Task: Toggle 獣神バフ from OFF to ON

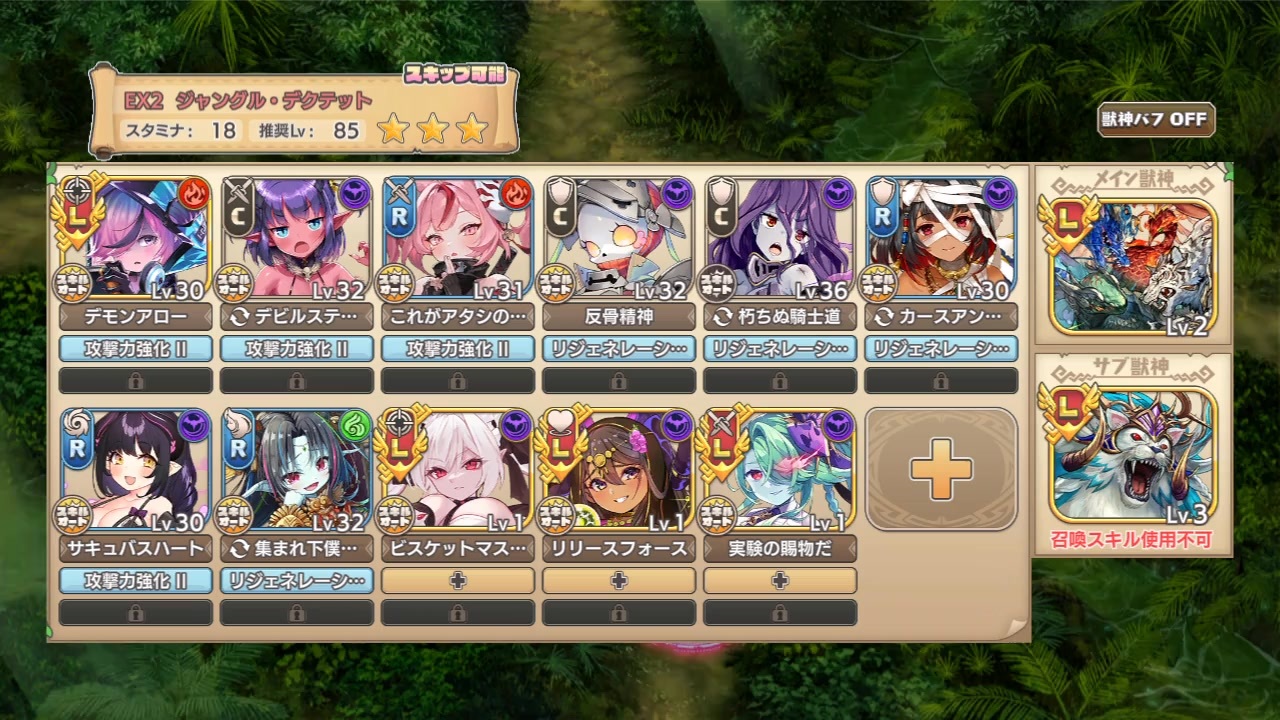Action: [x=1153, y=120]
